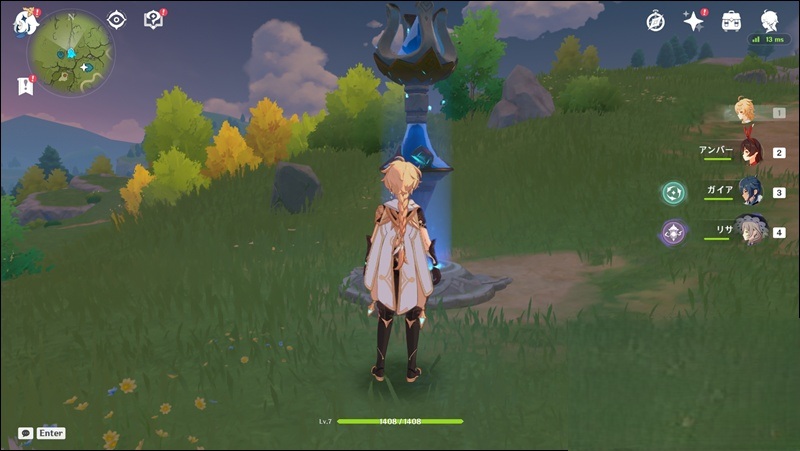
Task: Toggle the eye-shaped elemental sight icon
Action: 117,19
